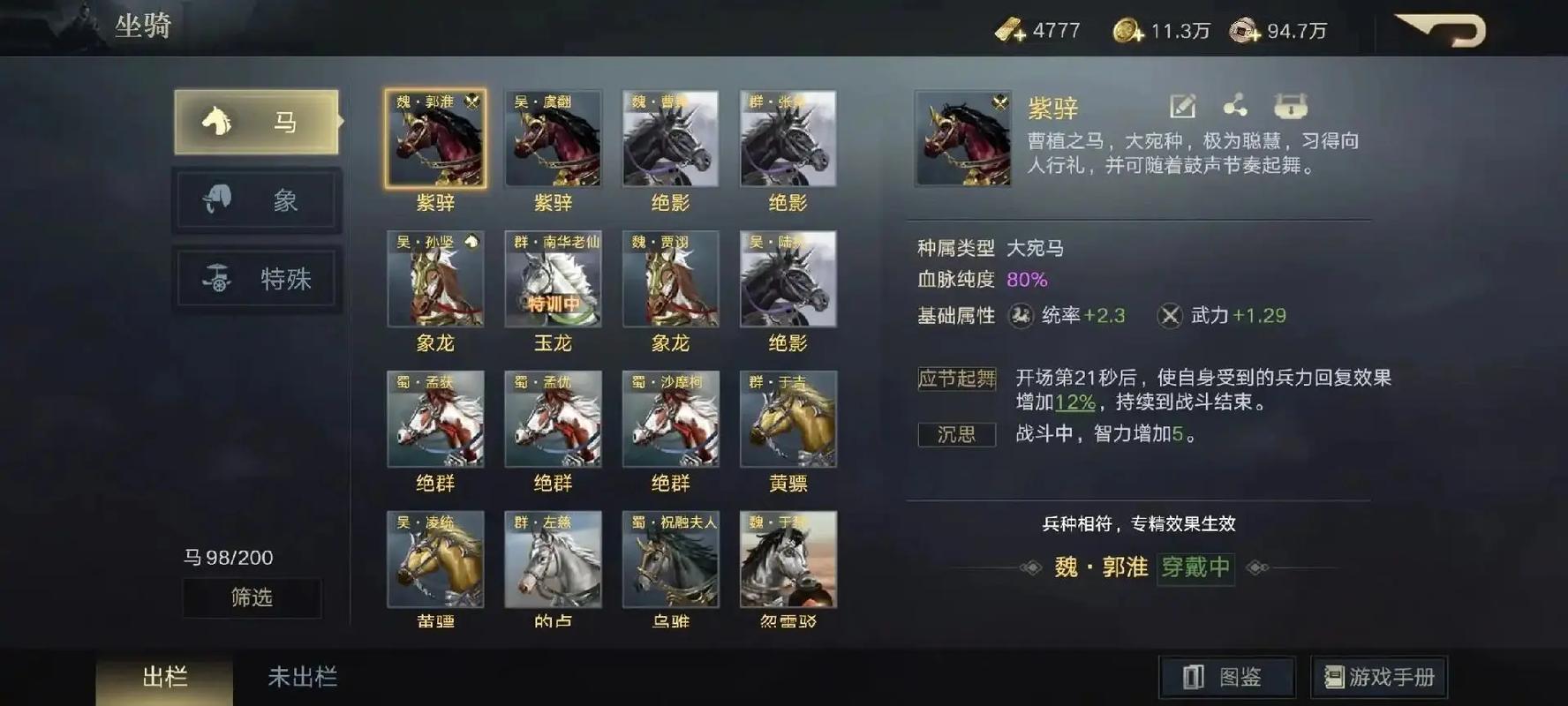The width and height of the screenshot is (1568, 706).
Task: Click 穿戴中 to change equip status
Action: (x=1196, y=570)
